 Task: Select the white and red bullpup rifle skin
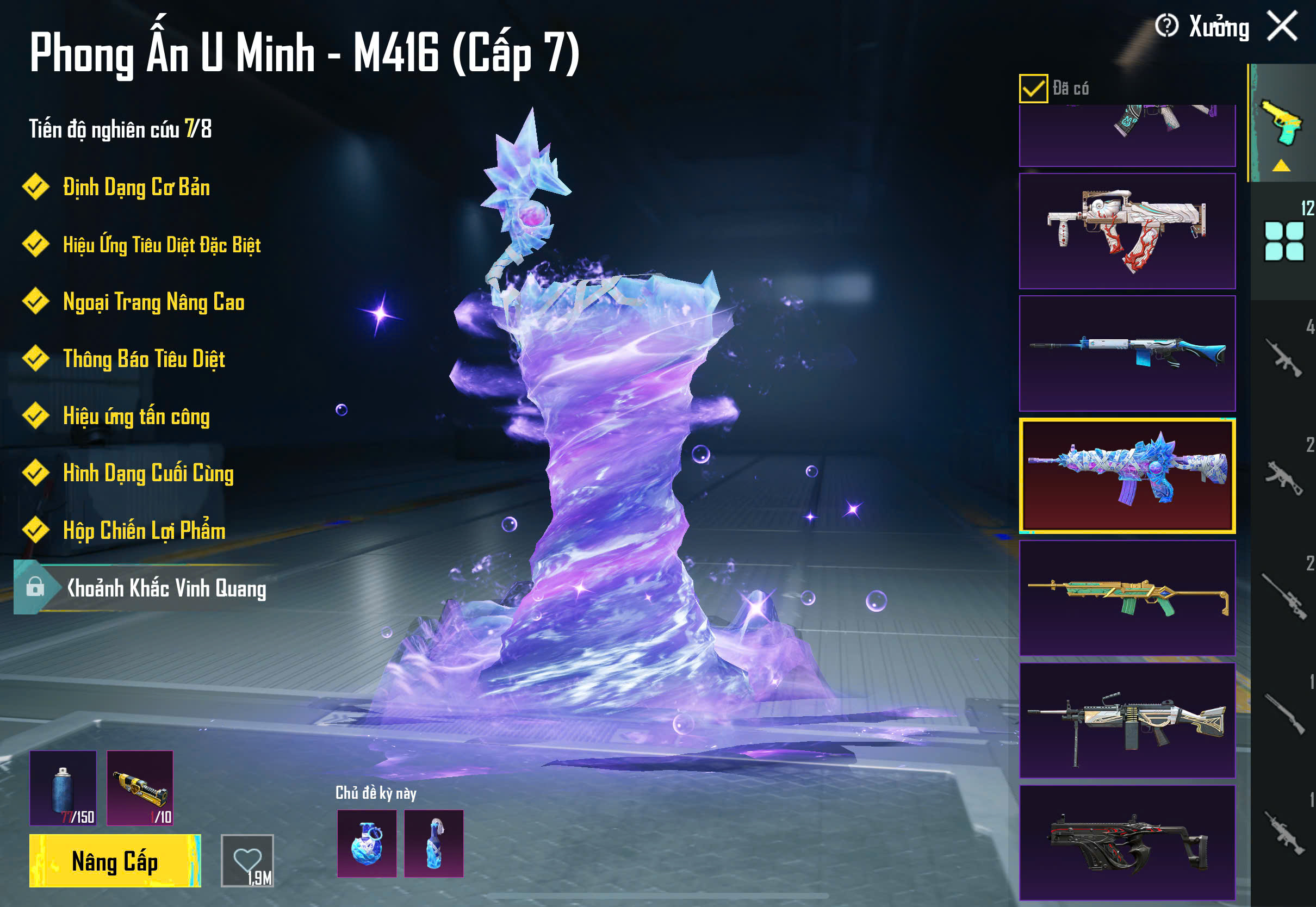click(x=1127, y=231)
